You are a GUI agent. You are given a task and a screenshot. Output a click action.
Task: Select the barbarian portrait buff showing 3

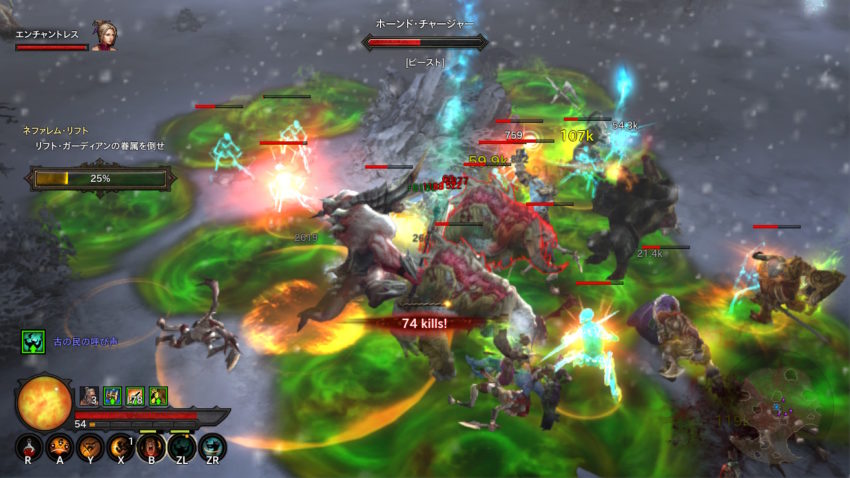[x=88, y=397]
